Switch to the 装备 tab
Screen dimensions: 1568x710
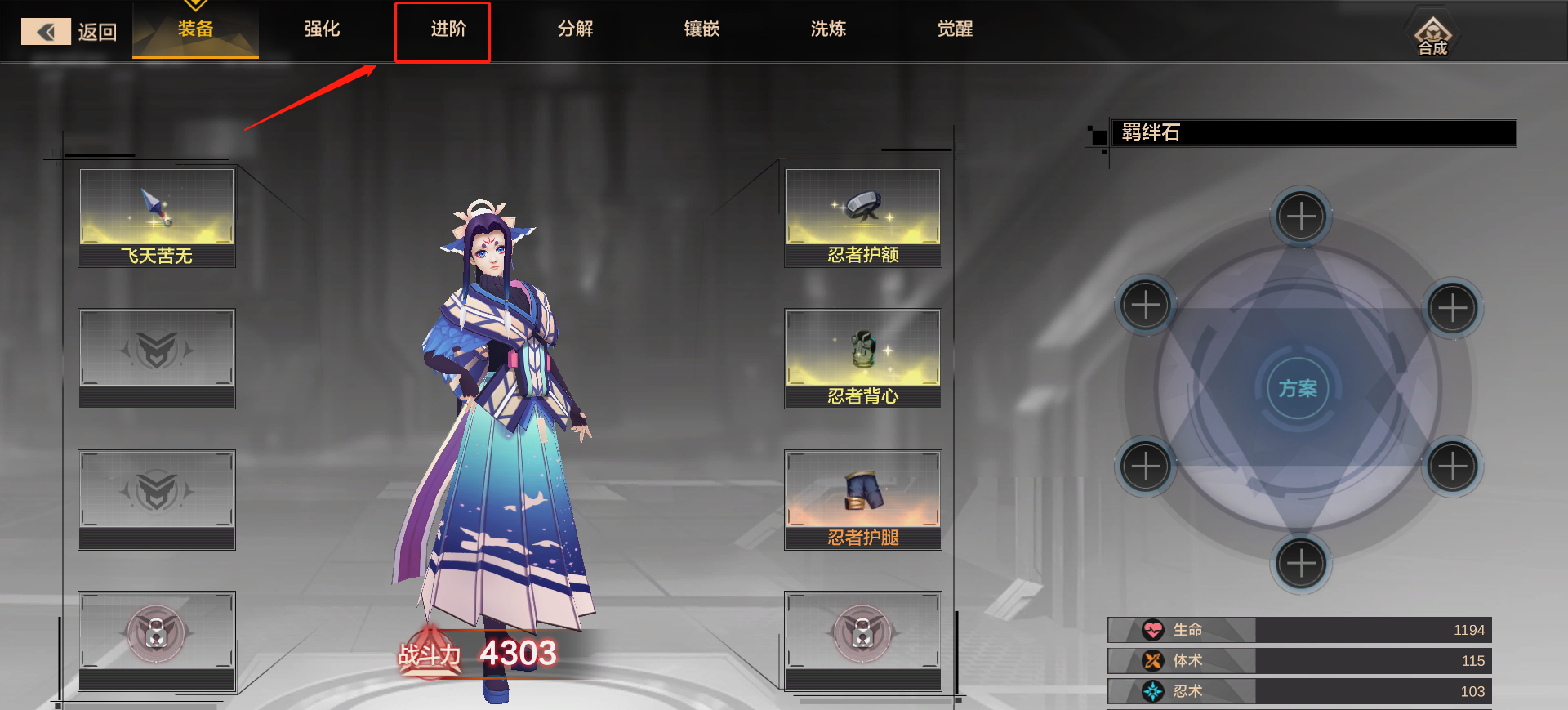pos(196,29)
